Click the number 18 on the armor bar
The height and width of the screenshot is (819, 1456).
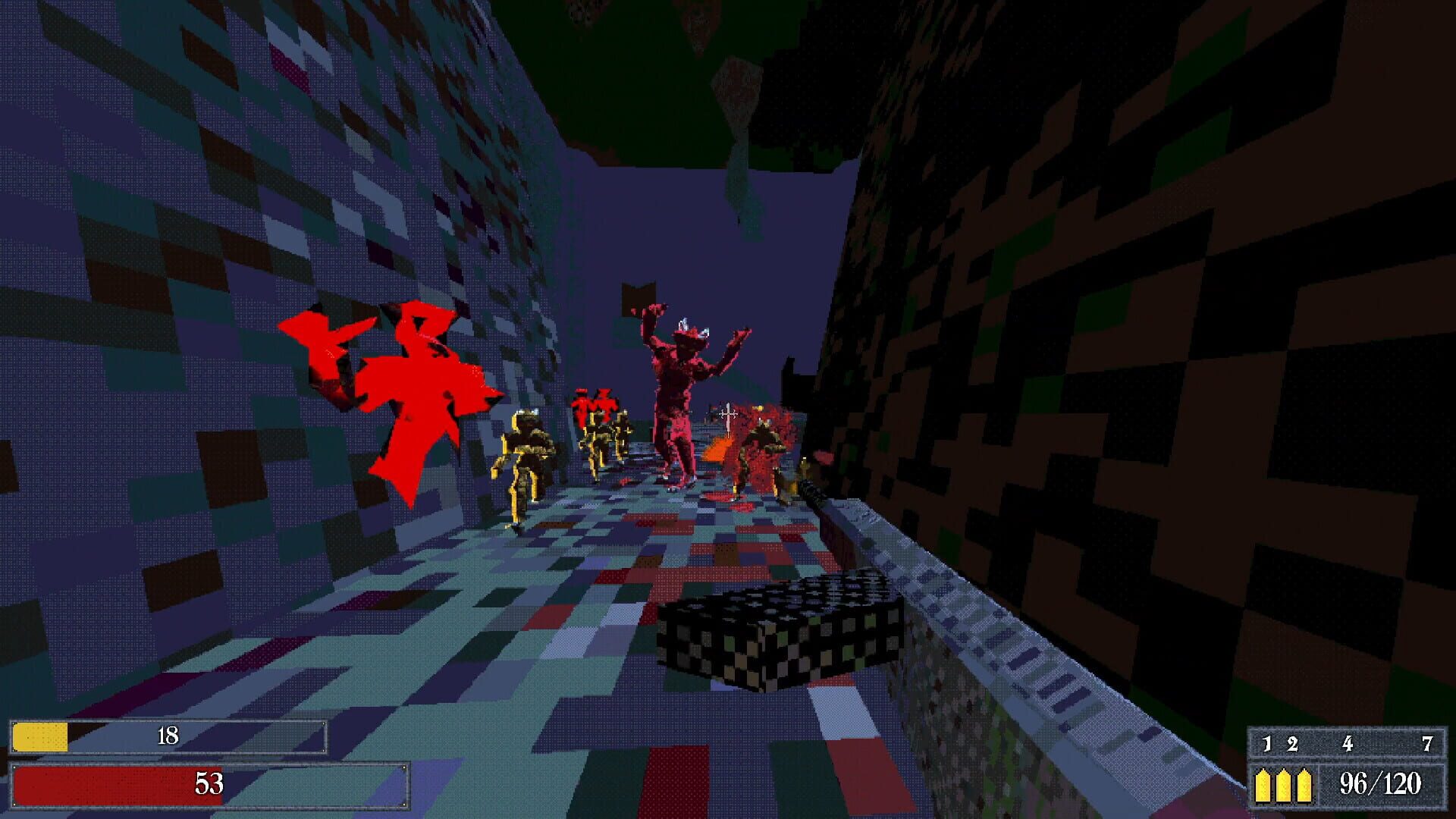tap(170, 736)
